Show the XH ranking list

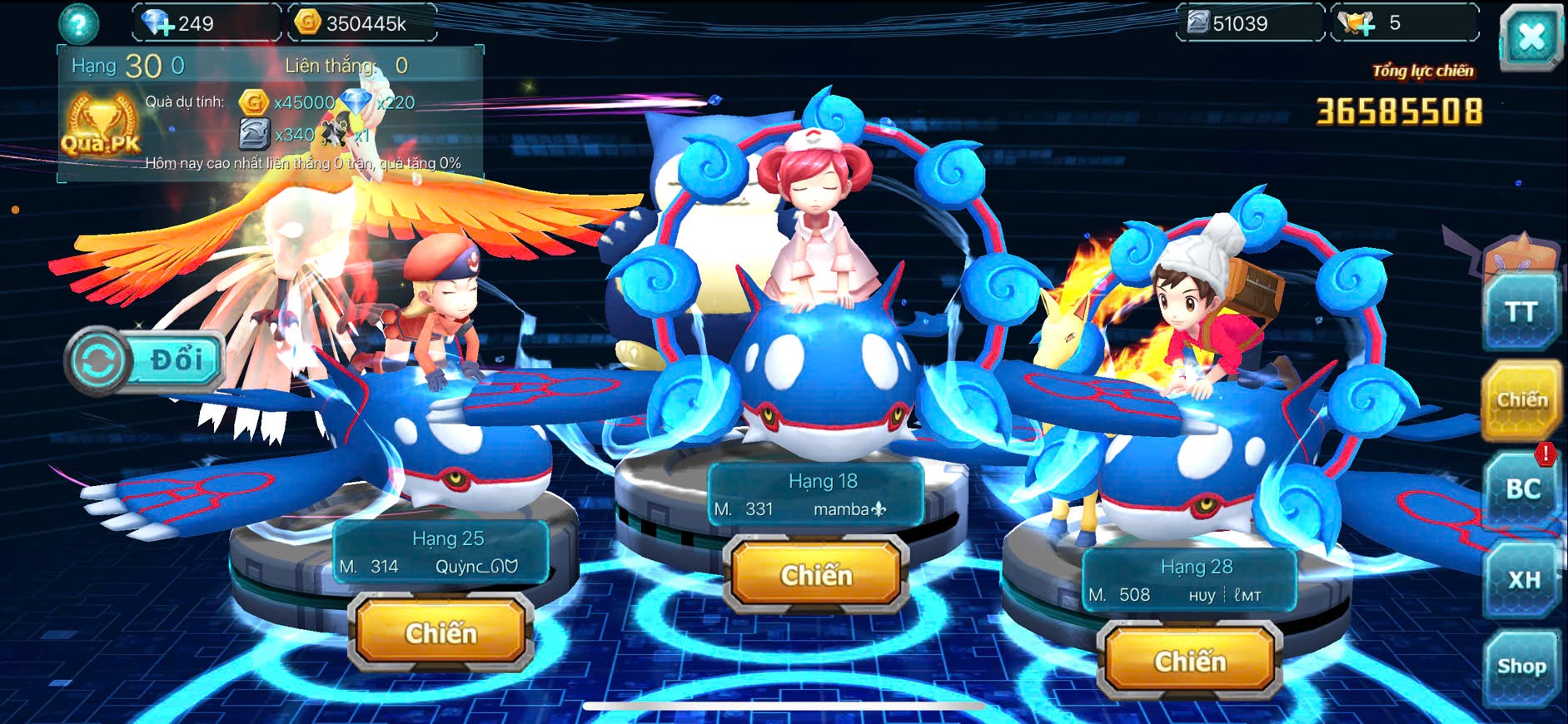1522,579
